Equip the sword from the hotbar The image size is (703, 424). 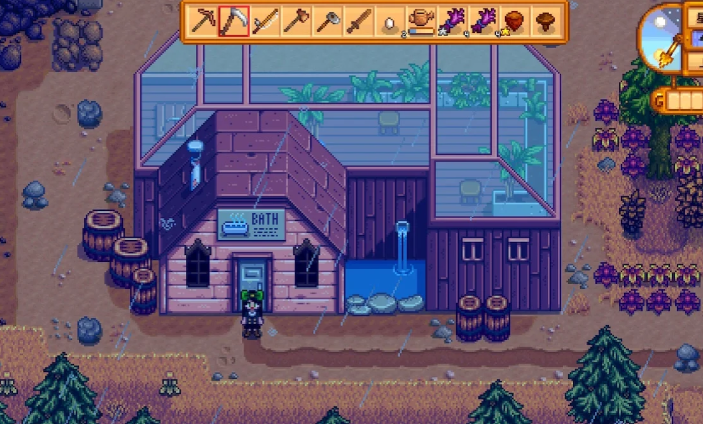(x=358, y=21)
